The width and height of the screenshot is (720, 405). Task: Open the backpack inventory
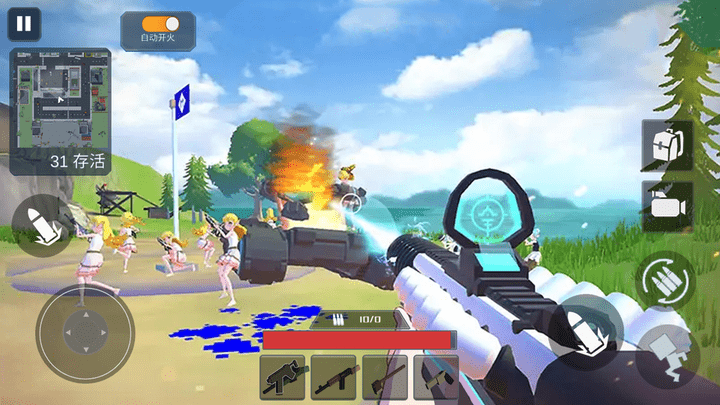coord(666,146)
